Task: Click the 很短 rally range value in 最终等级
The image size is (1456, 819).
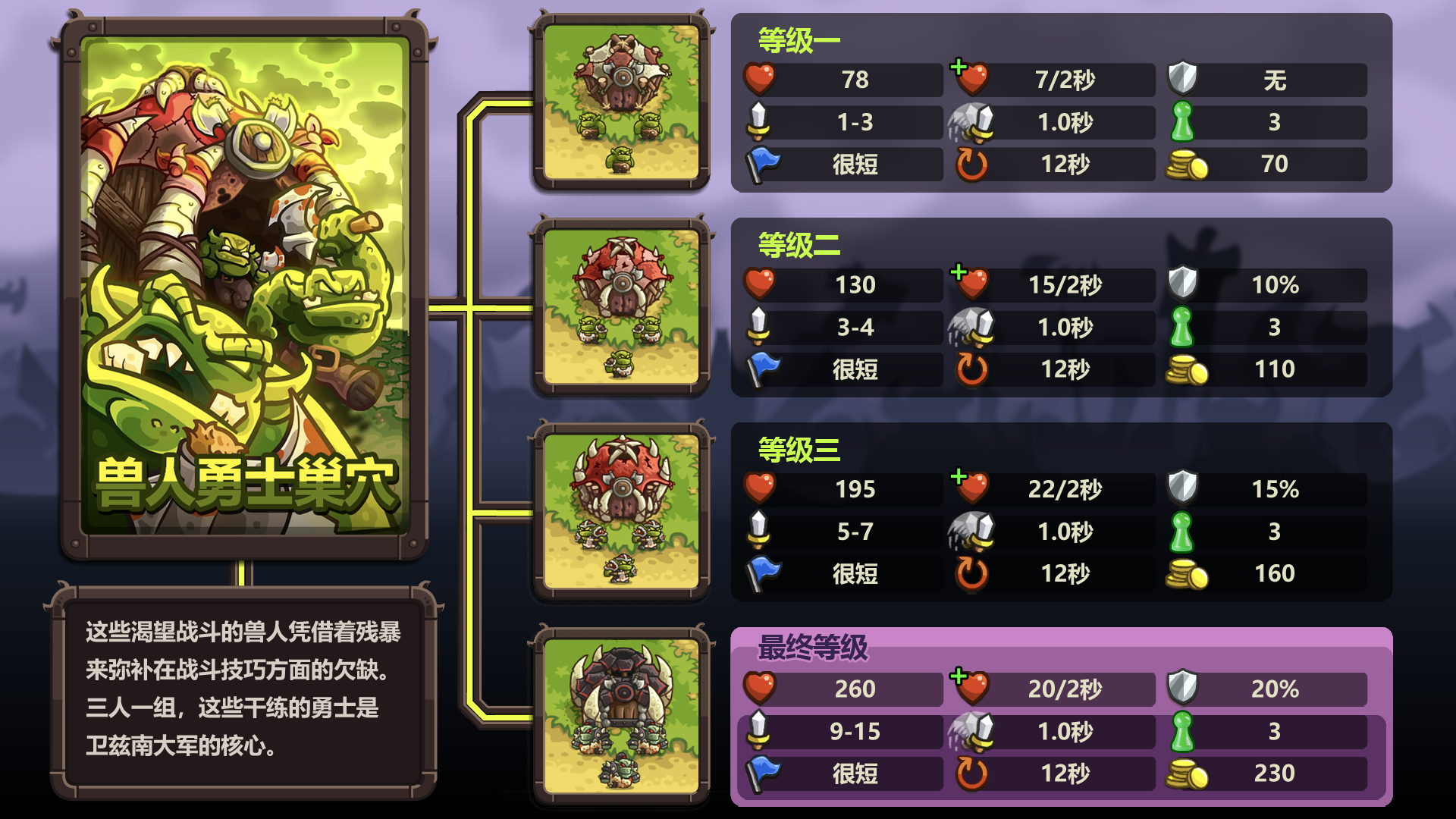Action: click(857, 773)
